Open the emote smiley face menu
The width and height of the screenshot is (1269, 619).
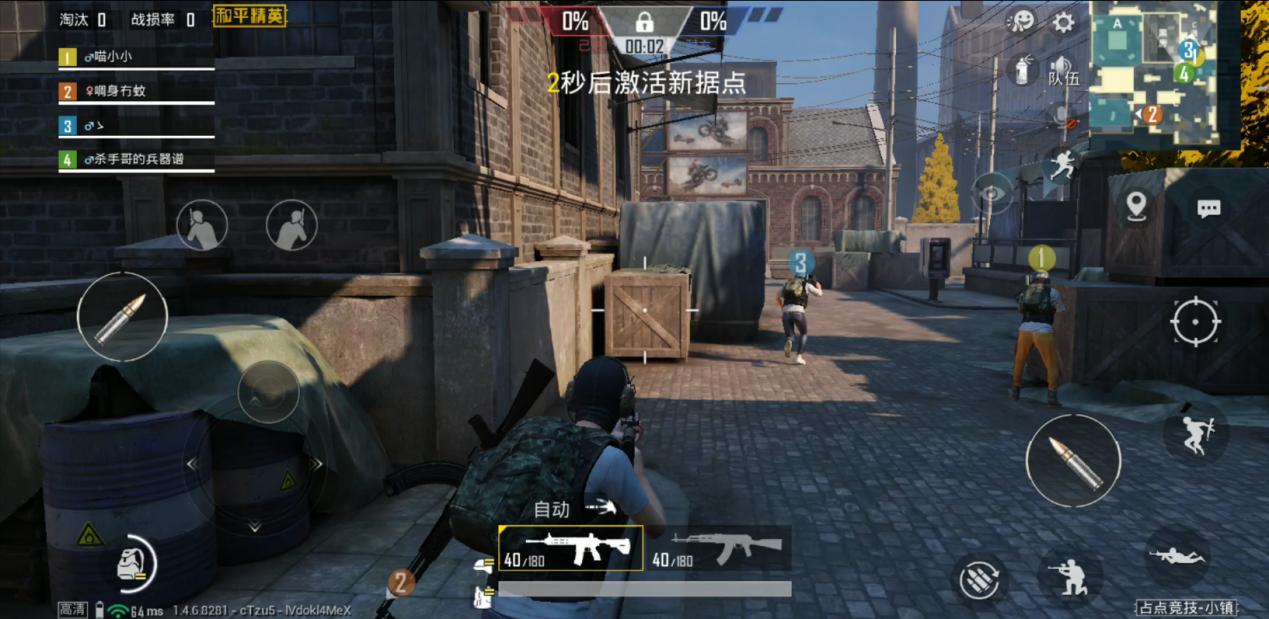(1021, 22)
